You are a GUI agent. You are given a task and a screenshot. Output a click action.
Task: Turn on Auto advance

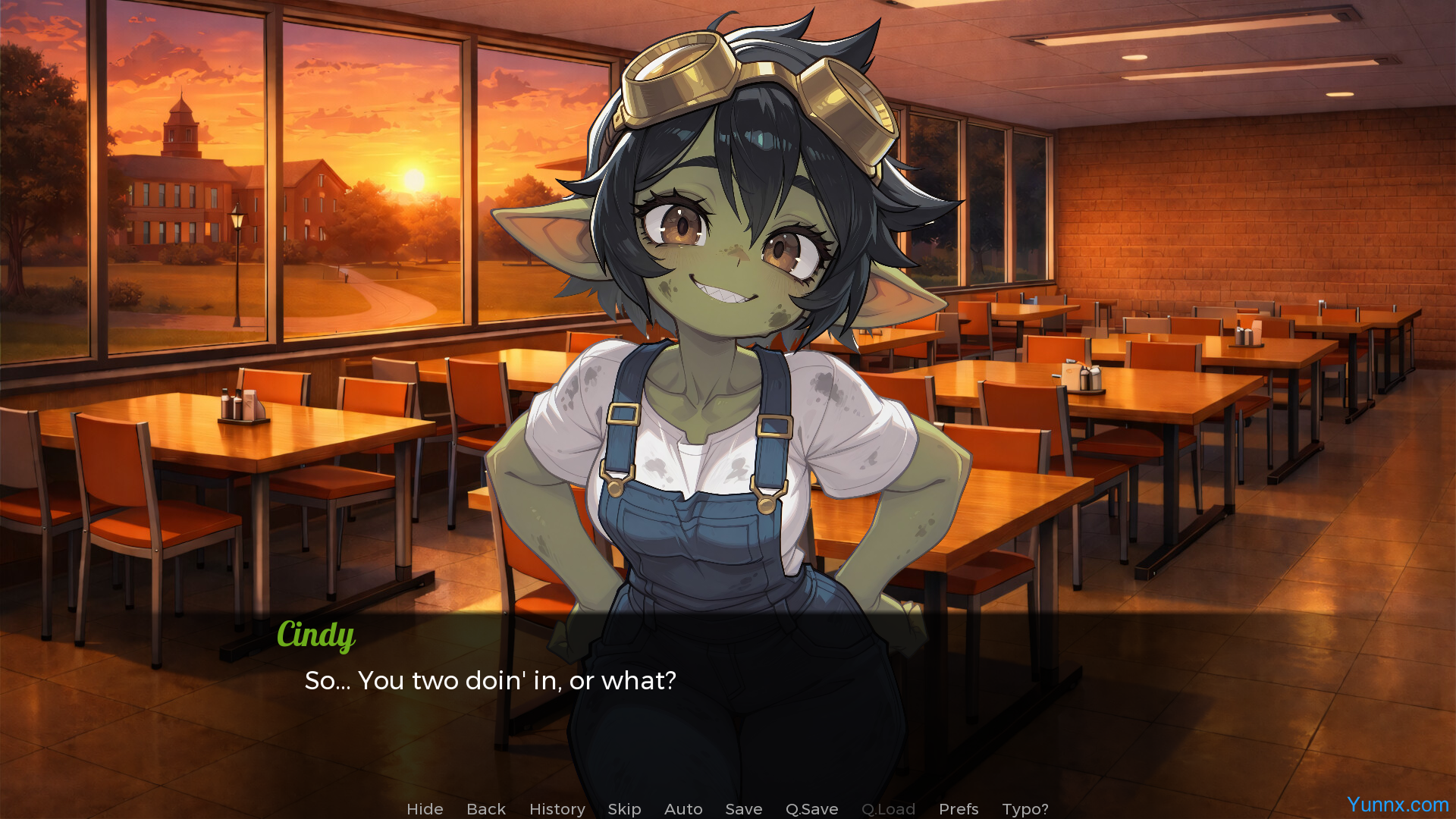pos(683,809)
